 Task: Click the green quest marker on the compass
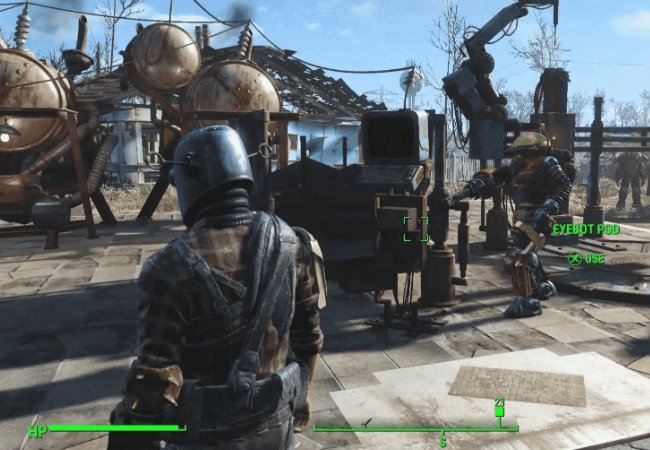(498, 410)
